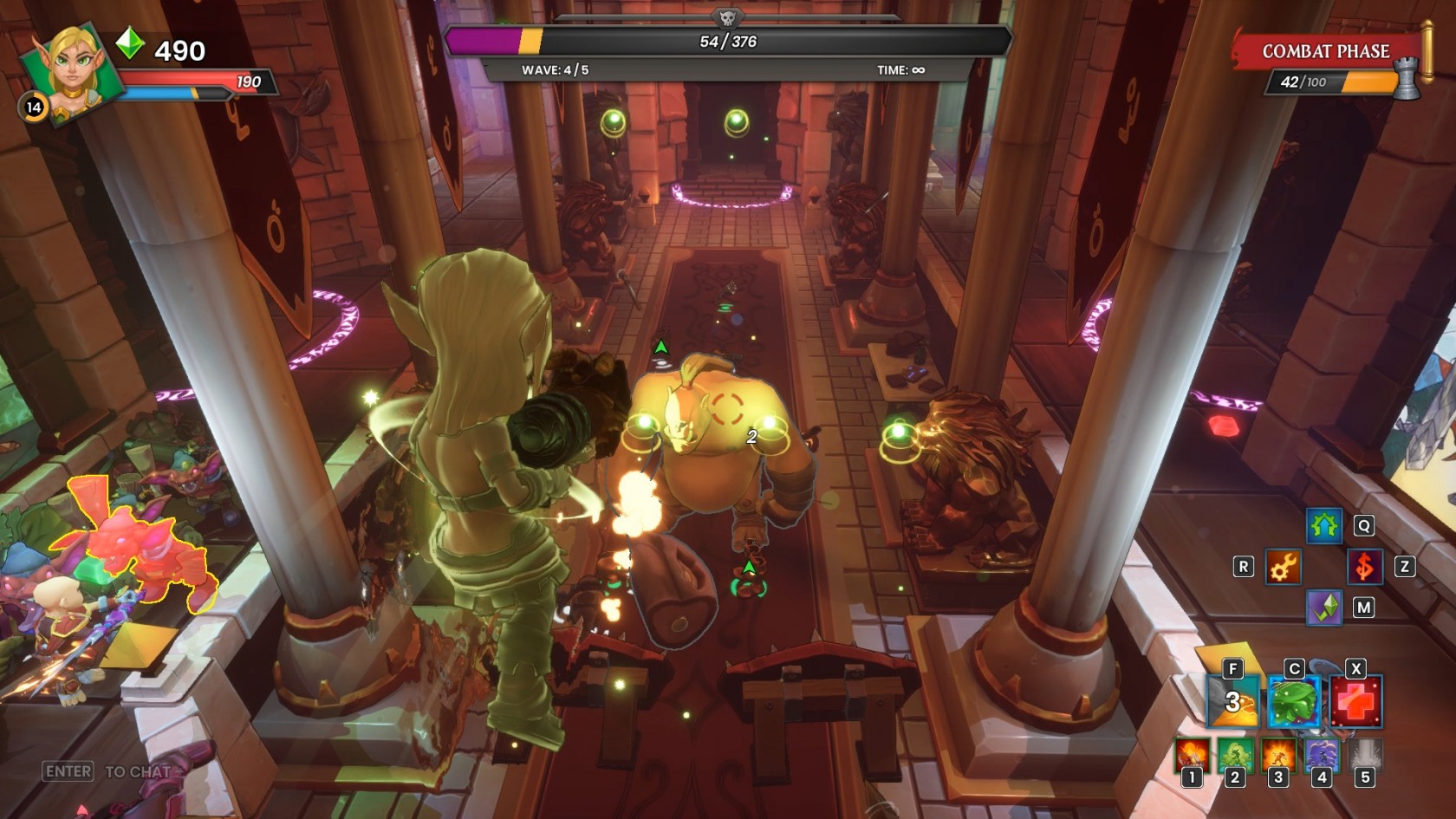Viewport: 1456px width, 819px height.
Task: Activate the green leafy face ability
Action: pyautogui.click(x=1293, y=701)
